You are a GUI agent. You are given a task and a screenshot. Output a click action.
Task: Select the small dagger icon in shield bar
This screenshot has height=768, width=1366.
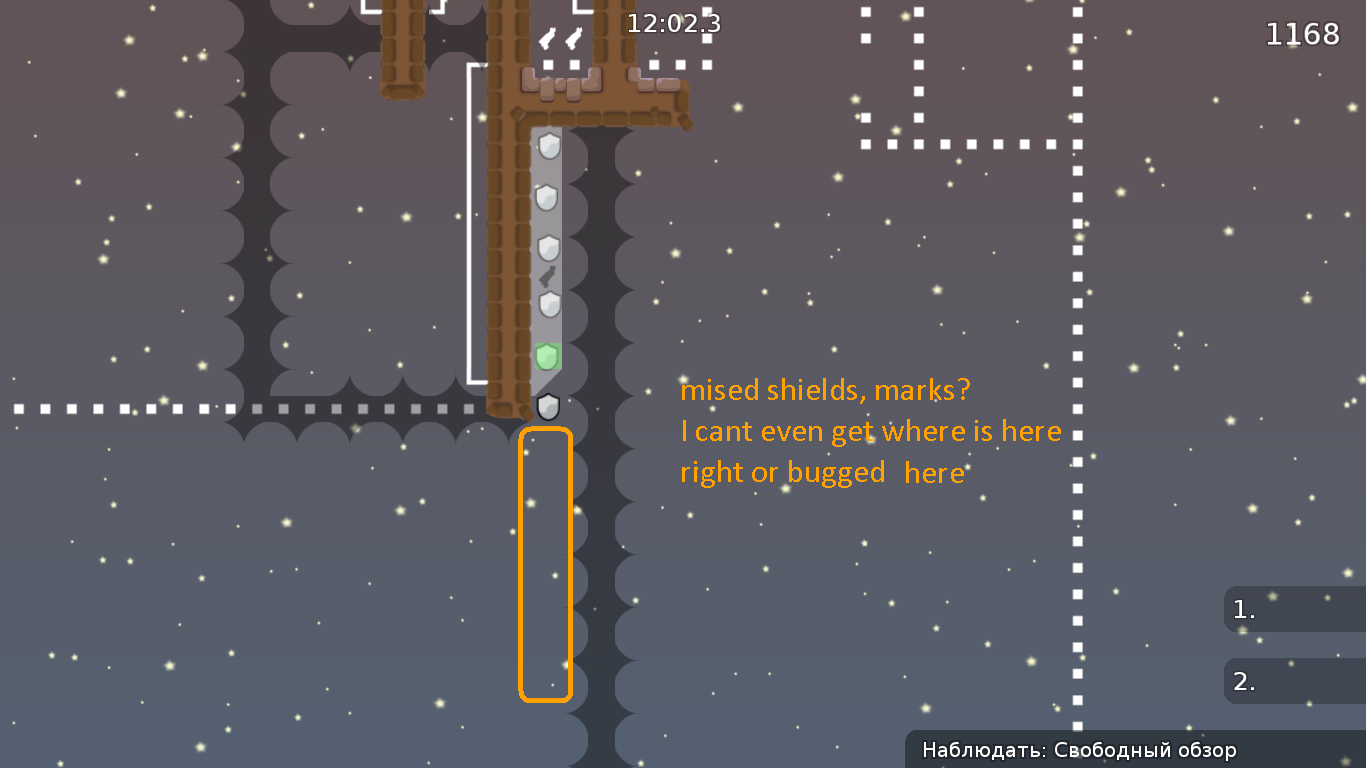547,275
